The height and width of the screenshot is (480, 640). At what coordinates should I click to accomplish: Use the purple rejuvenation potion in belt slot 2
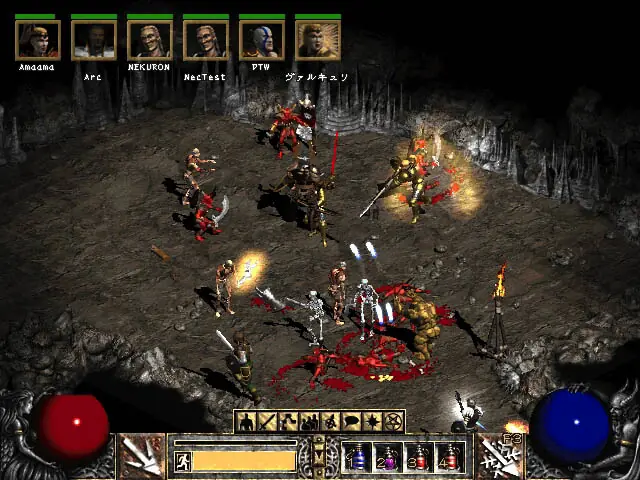(387, 457)
